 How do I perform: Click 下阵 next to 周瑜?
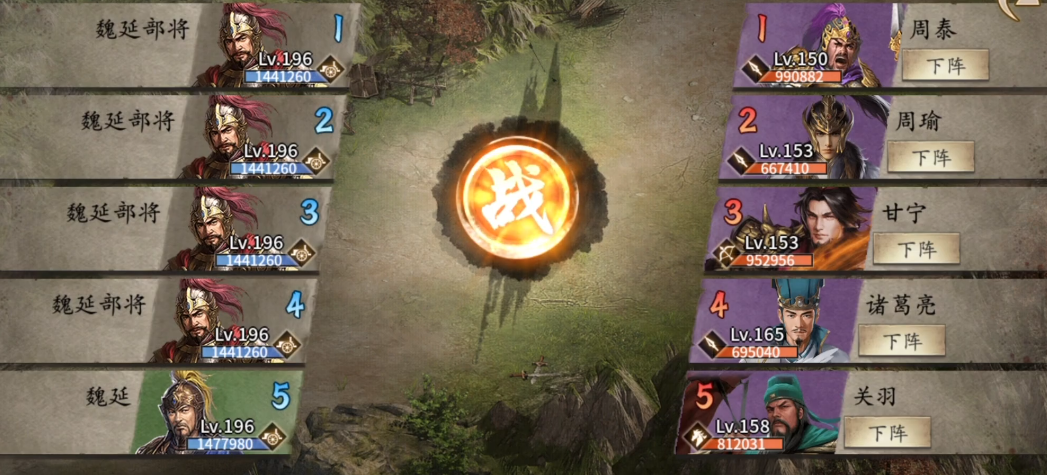tap(930, 157)
